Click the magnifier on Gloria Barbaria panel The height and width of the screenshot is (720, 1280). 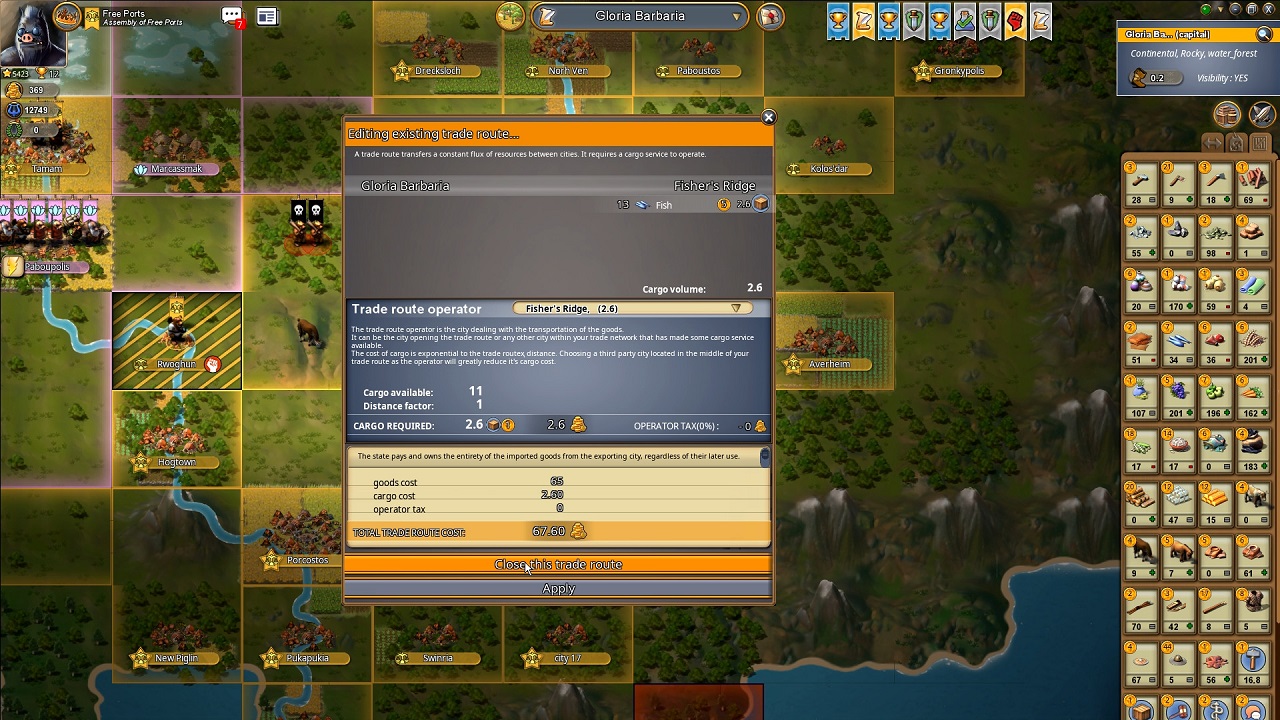(1264, 35)
